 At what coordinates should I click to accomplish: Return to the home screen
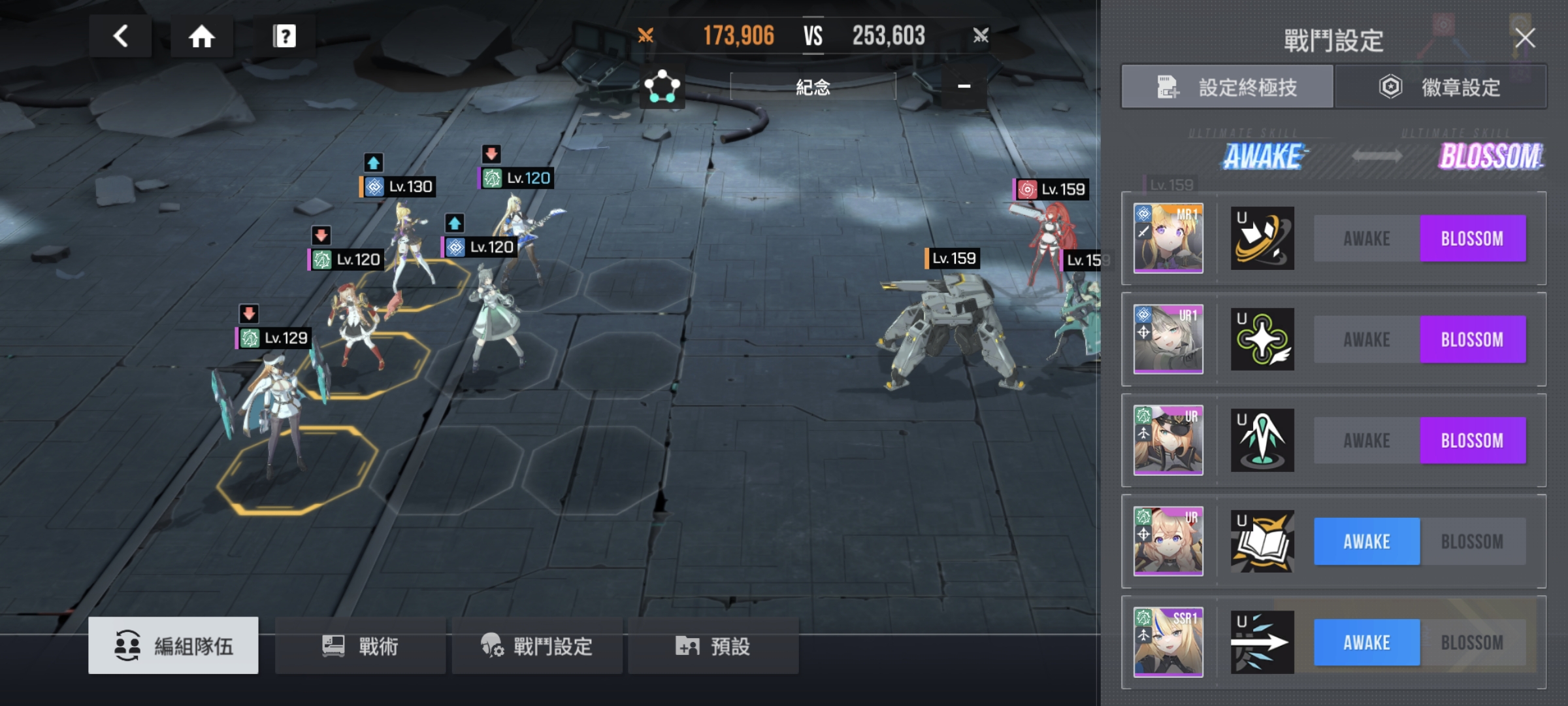(x=202, y=36)
